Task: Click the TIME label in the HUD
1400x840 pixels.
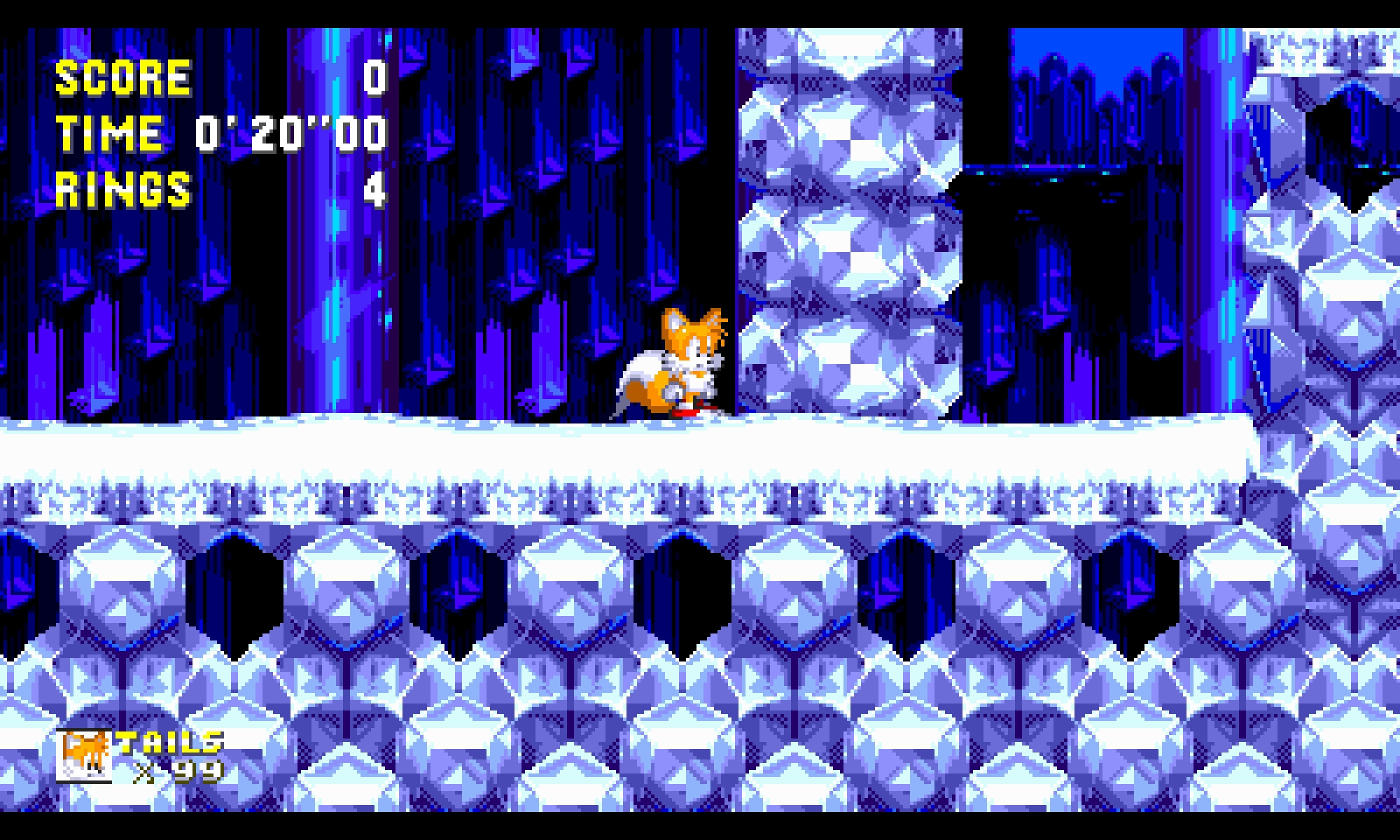Action: (x=108, y=133)
